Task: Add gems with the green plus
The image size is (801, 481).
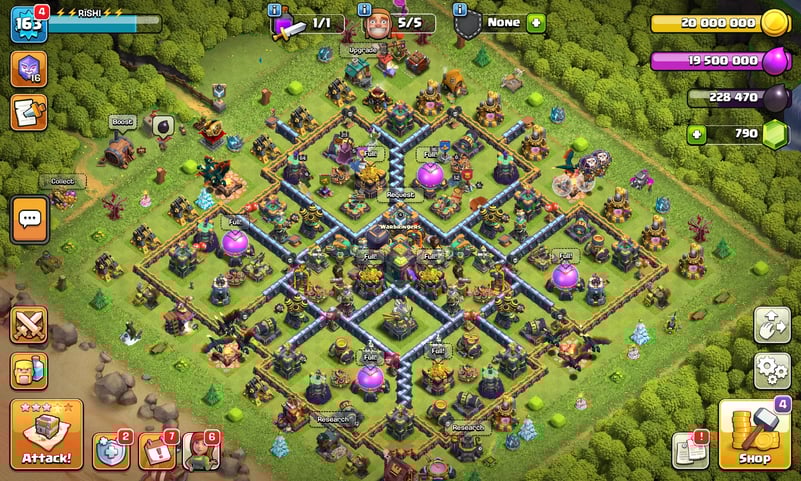Action: (x=697, y=134)
